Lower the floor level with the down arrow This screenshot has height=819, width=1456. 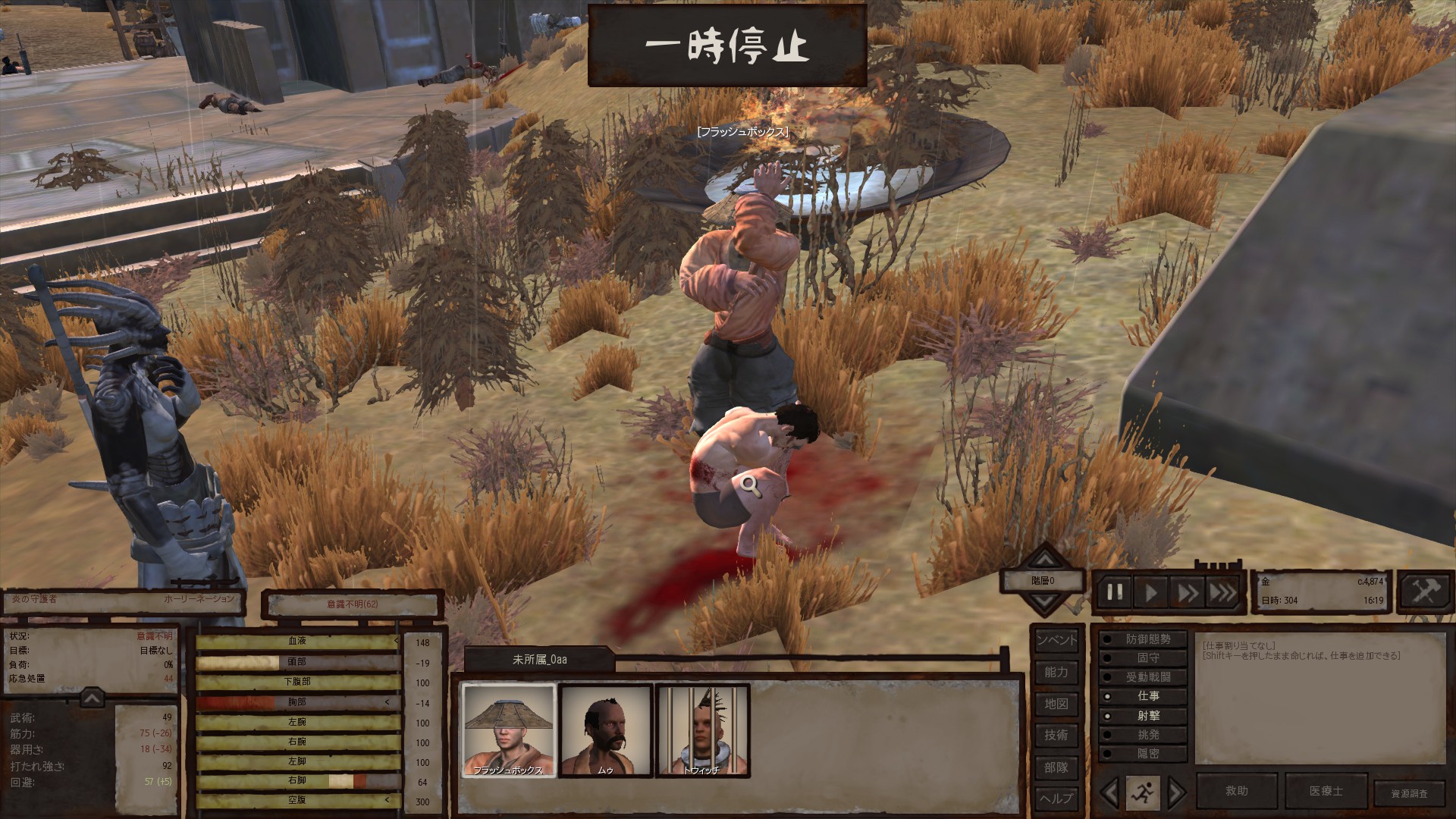tap(1043, 603)
